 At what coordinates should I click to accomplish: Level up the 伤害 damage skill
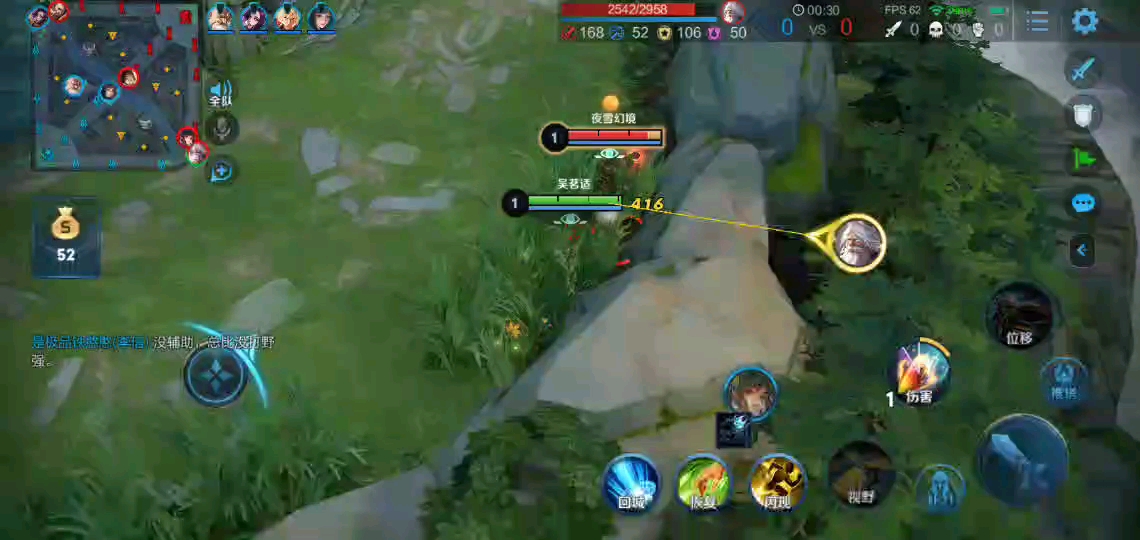(x=919, y=370)
